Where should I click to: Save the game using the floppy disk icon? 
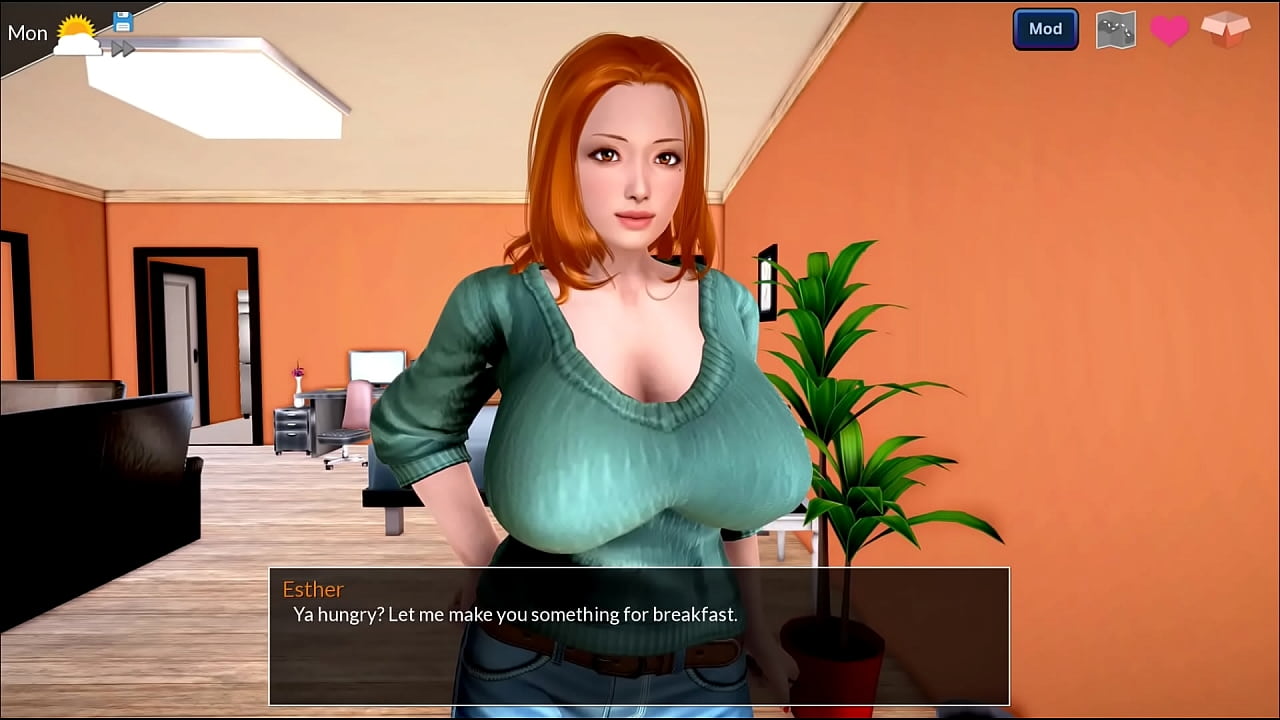tap(122, 22)
